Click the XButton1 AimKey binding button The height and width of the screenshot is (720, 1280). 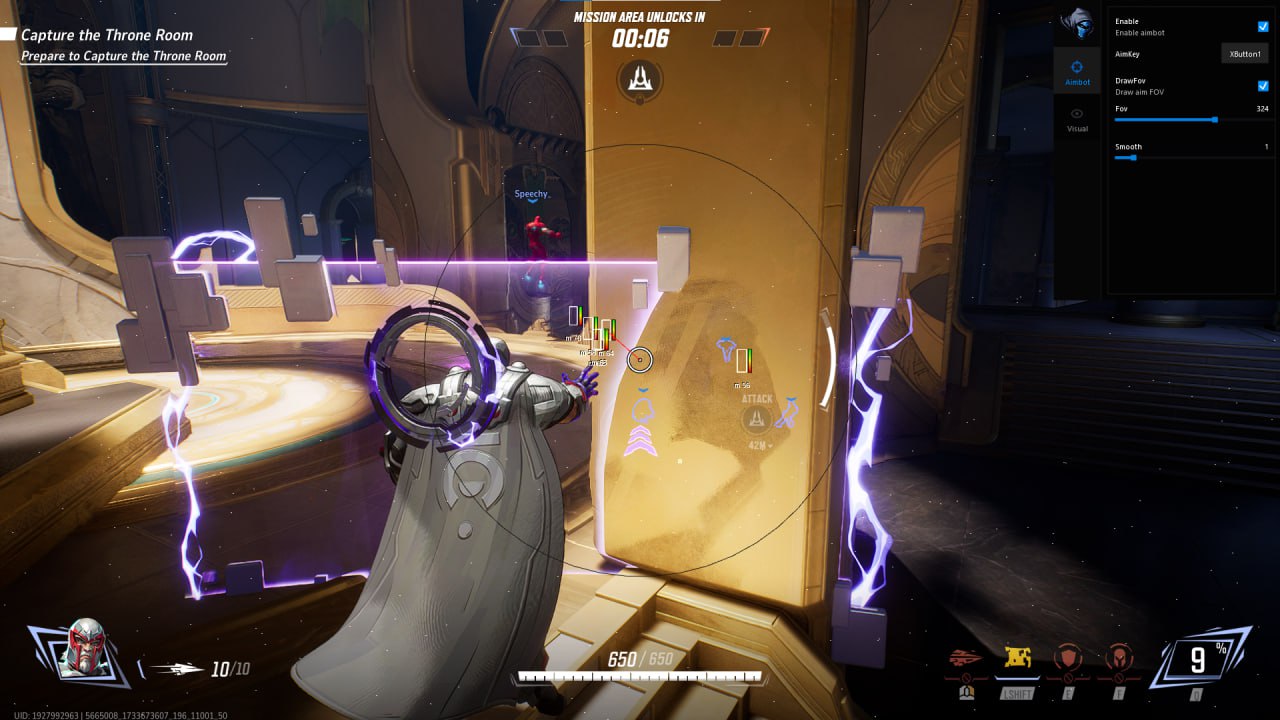coord(1245,54)
